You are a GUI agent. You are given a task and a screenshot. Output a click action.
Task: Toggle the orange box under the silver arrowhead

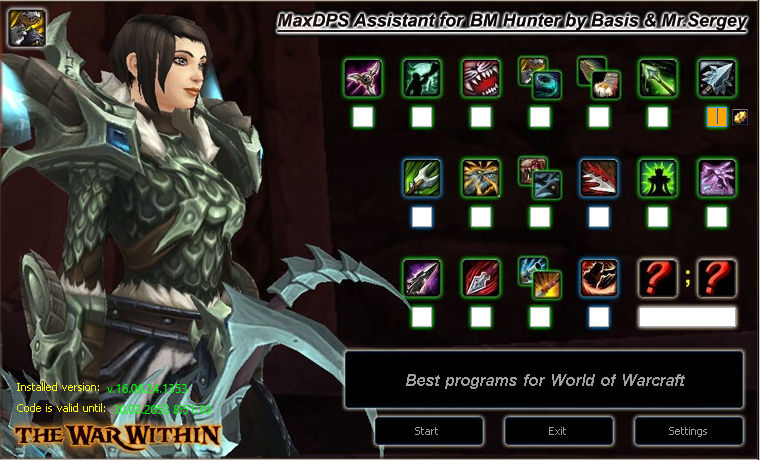pos(716,117)
